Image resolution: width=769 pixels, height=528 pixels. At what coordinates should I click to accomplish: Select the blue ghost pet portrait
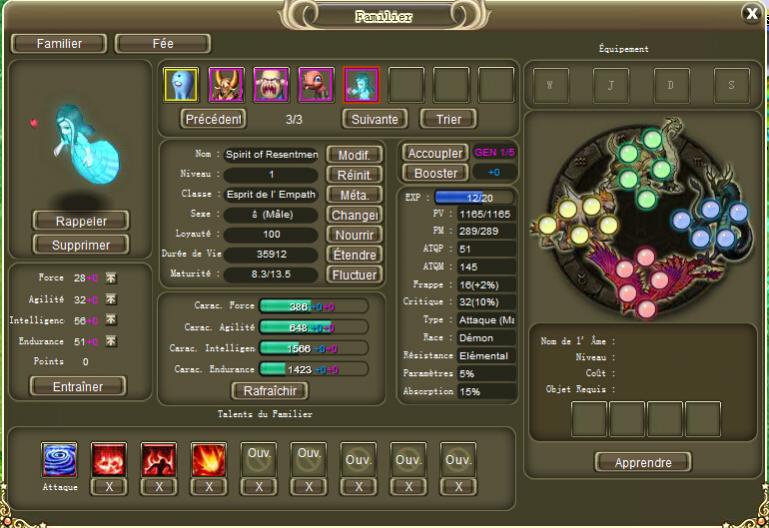(181, 85)
